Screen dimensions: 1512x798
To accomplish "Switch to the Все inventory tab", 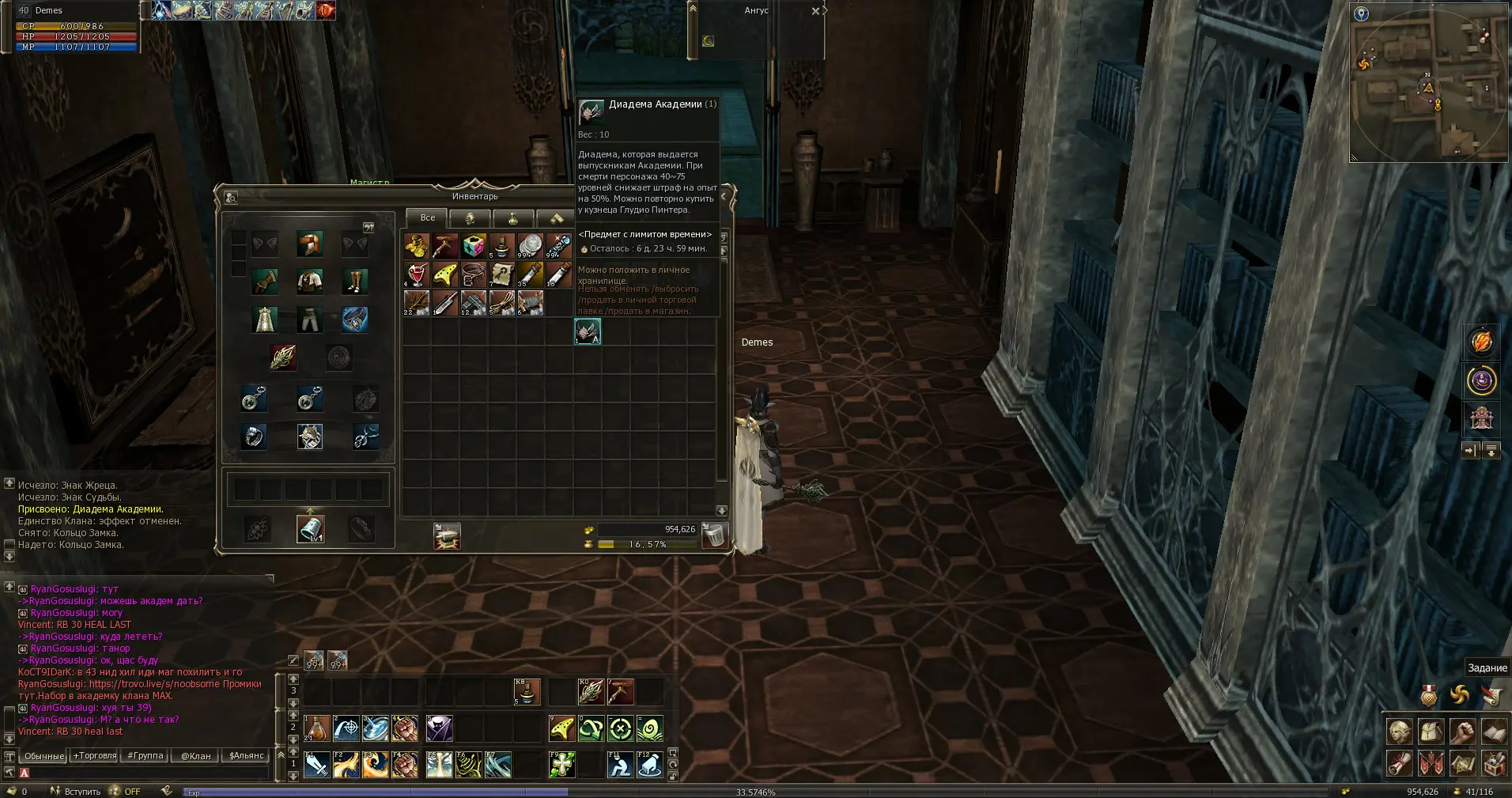I will pos(427,217).
